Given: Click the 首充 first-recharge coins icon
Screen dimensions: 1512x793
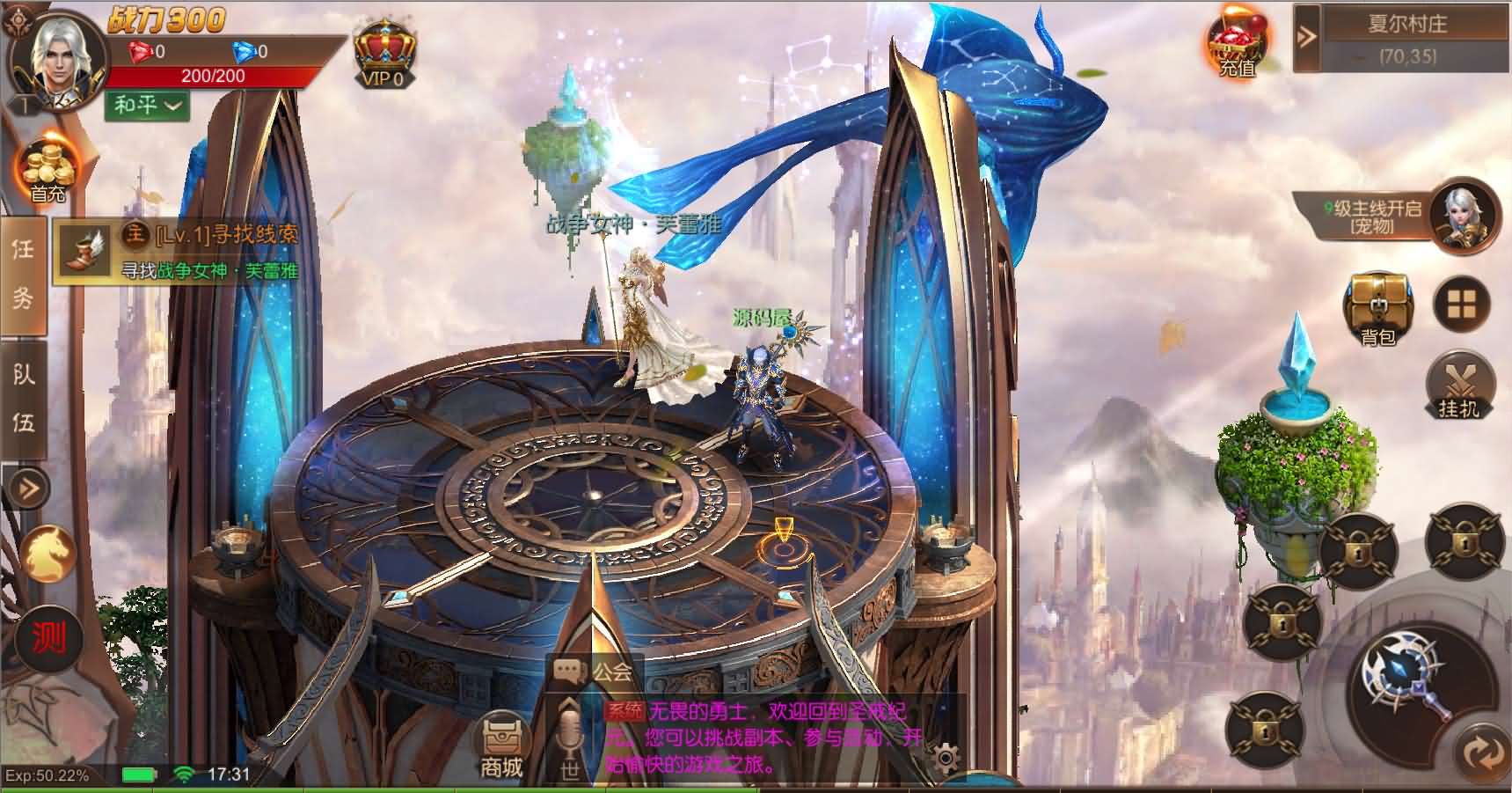Looking at the screenshot, I should 48,167.
